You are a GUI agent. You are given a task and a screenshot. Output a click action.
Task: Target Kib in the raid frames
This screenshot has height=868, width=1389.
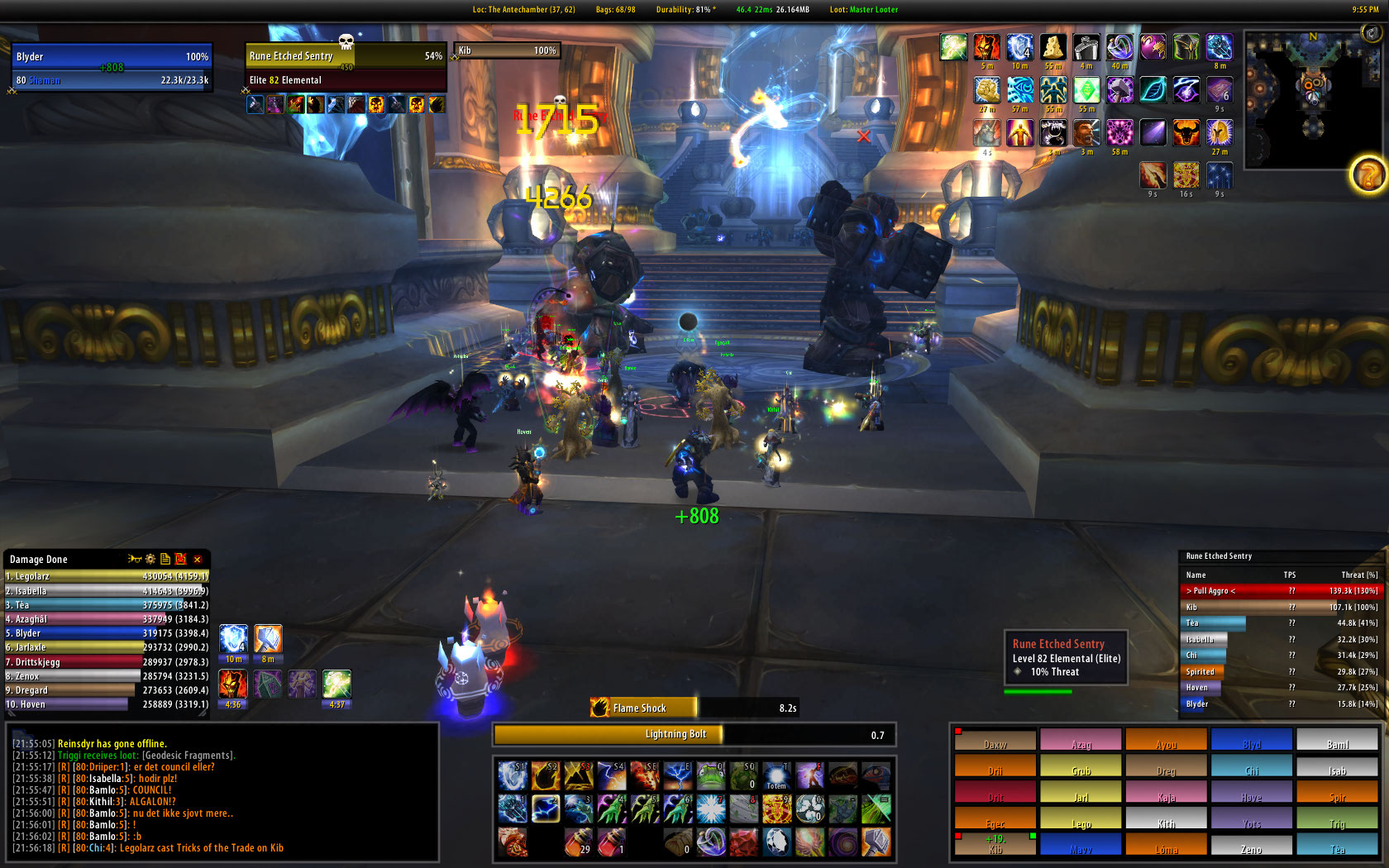point(995,844)
